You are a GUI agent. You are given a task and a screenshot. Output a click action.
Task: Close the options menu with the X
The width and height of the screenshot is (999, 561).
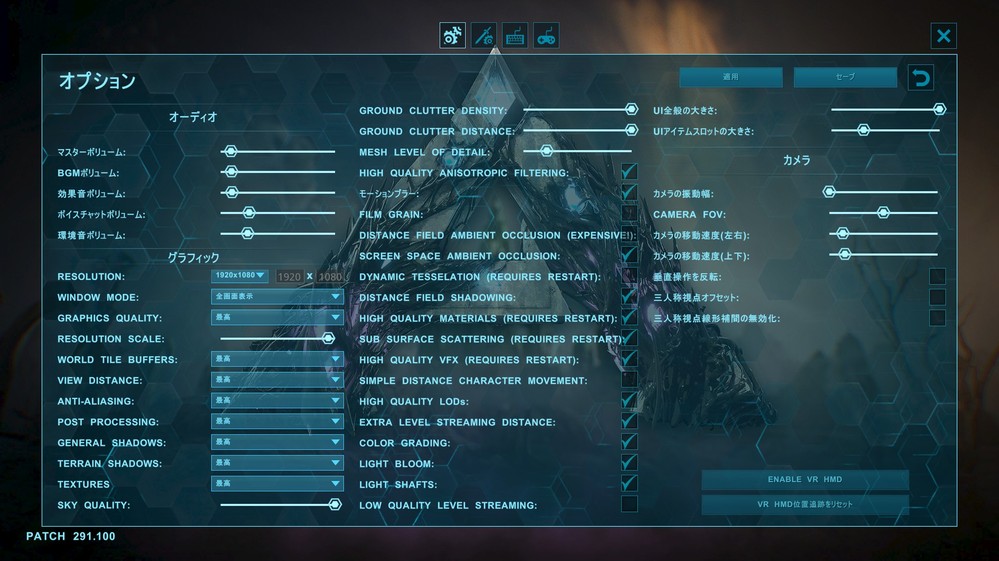pyautogui.click(x=943, y=37)
